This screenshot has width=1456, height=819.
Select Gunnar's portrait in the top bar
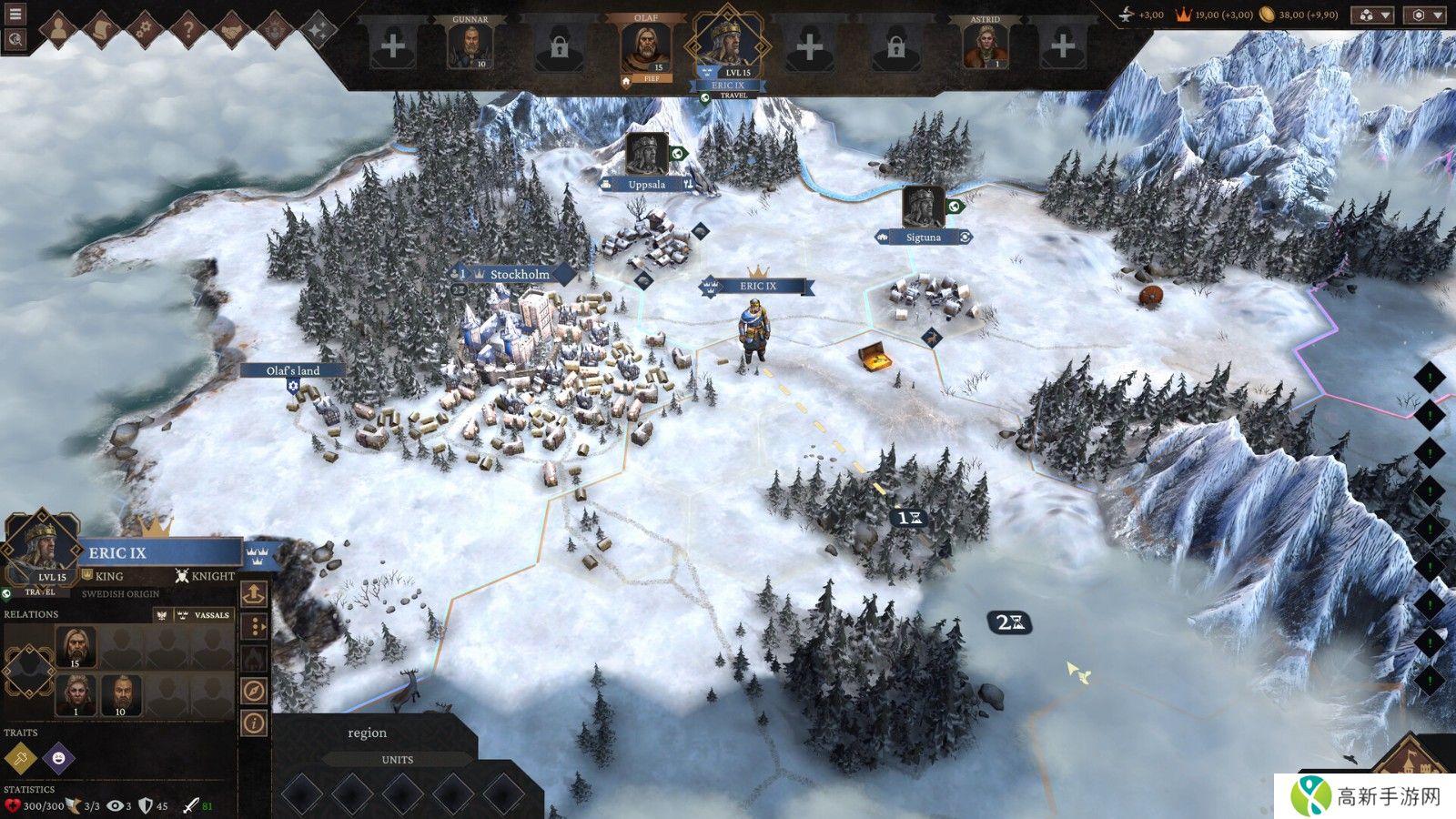[x=470, y=45]
